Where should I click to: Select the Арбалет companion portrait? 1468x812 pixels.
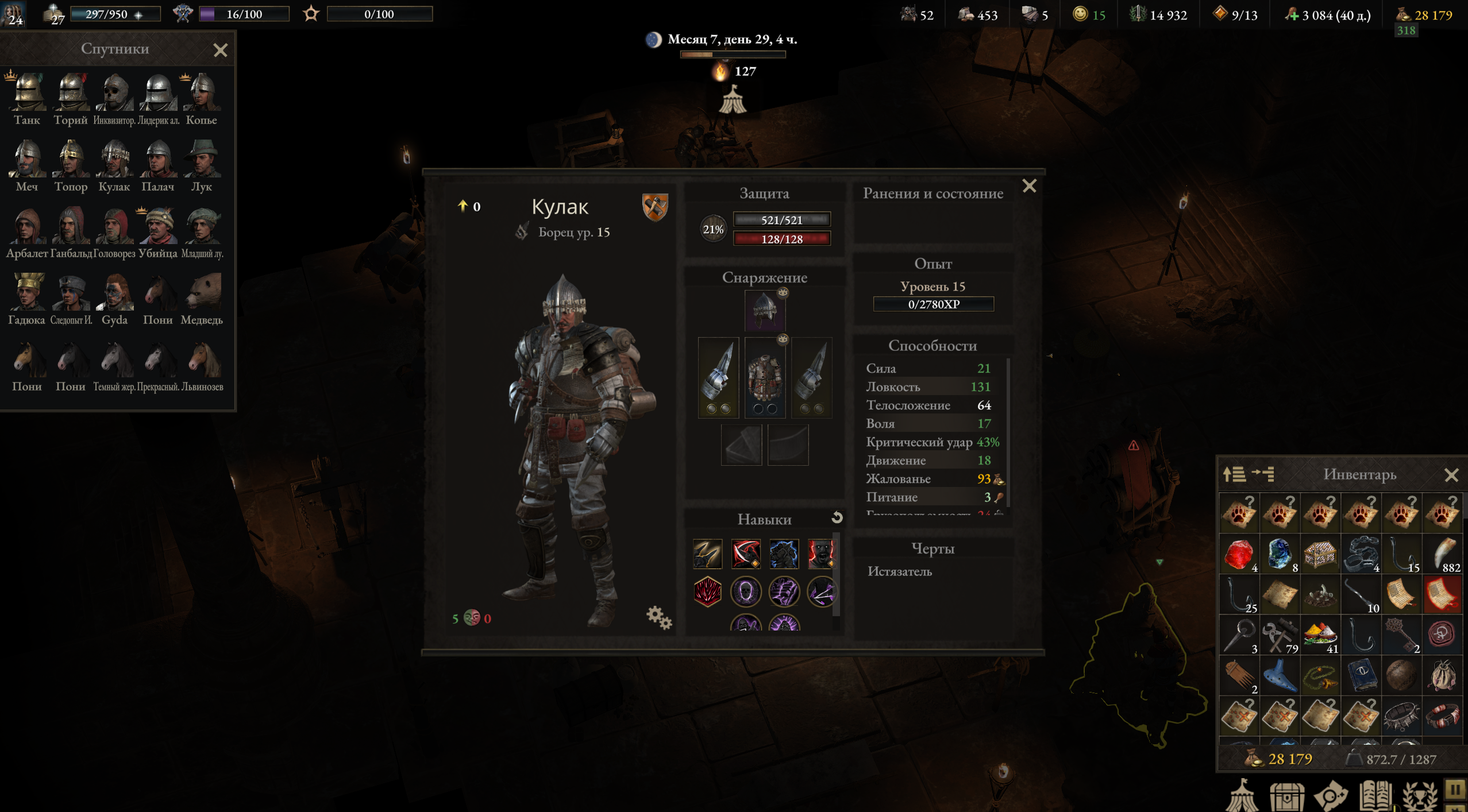coord(27,226)
